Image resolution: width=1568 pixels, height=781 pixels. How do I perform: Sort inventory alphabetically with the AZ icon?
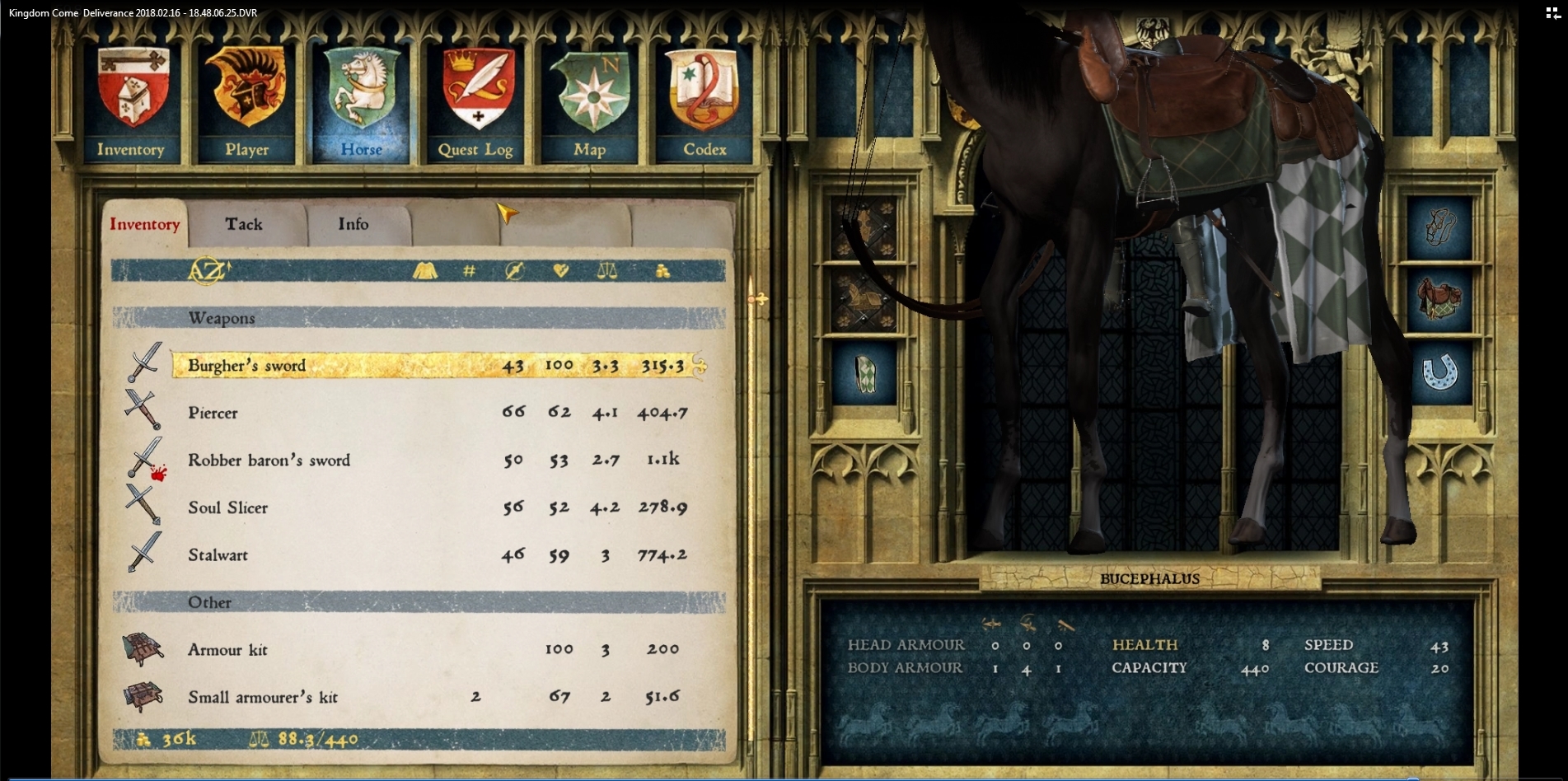(x=208, y=270)
